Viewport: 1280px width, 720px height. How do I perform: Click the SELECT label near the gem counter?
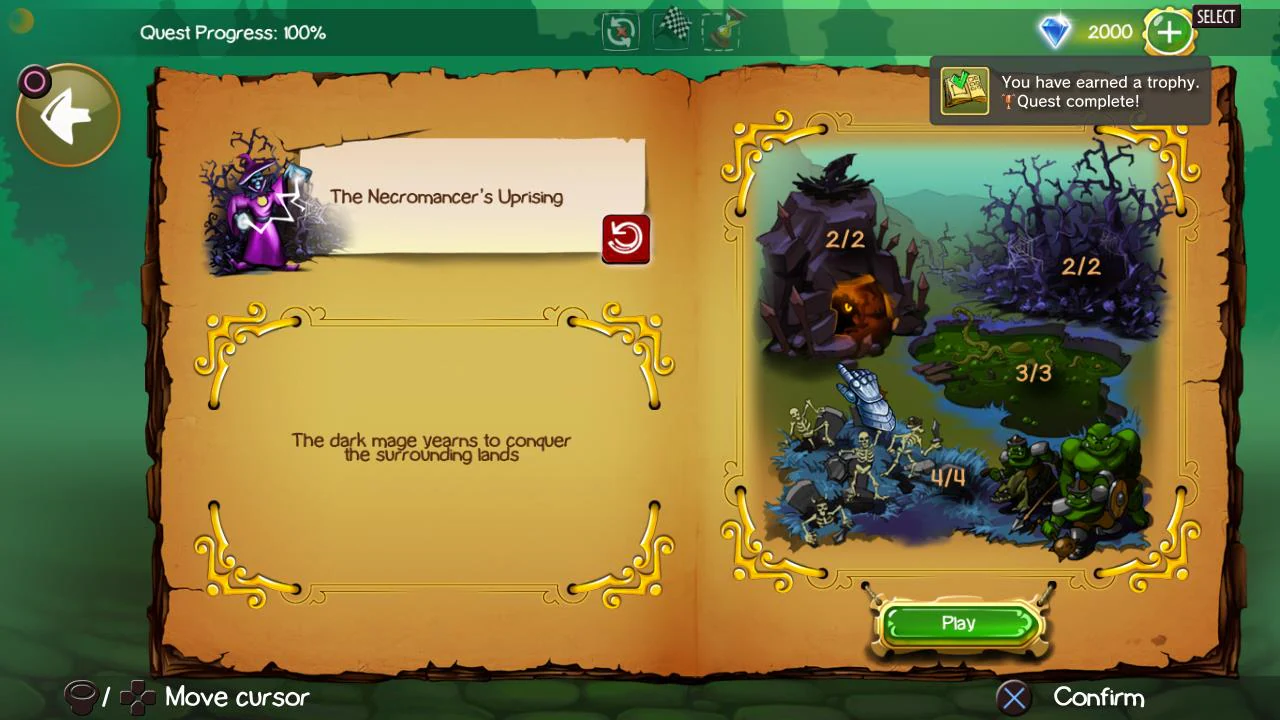pyautogui.click(x=1216, y=17)
